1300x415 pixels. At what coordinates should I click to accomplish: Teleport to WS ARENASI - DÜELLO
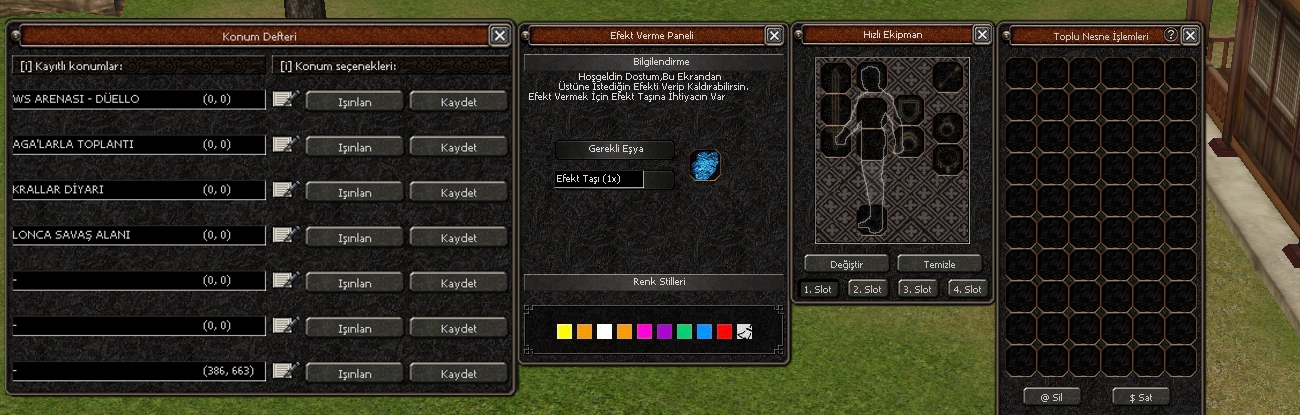click(x=354, y=101)
